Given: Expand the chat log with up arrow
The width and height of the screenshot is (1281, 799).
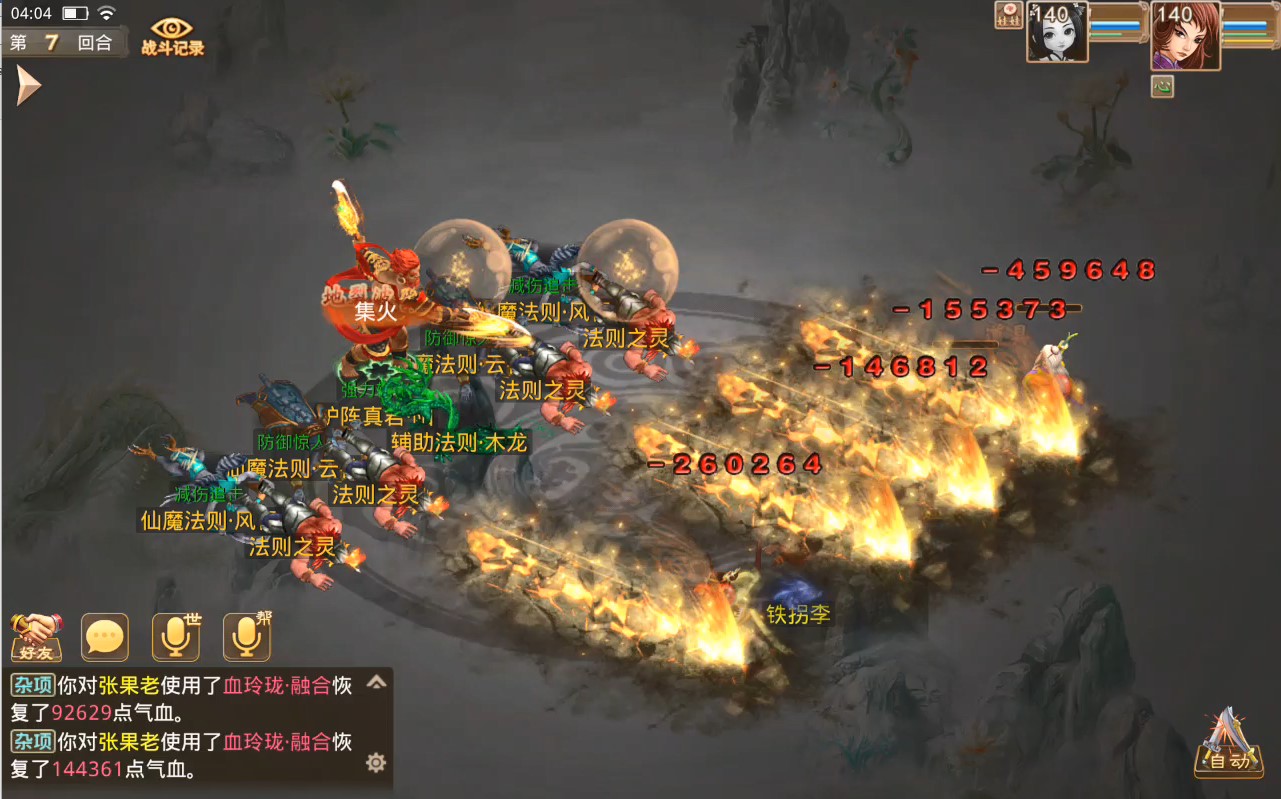Looking at the screenshot, I should [376, 683].
